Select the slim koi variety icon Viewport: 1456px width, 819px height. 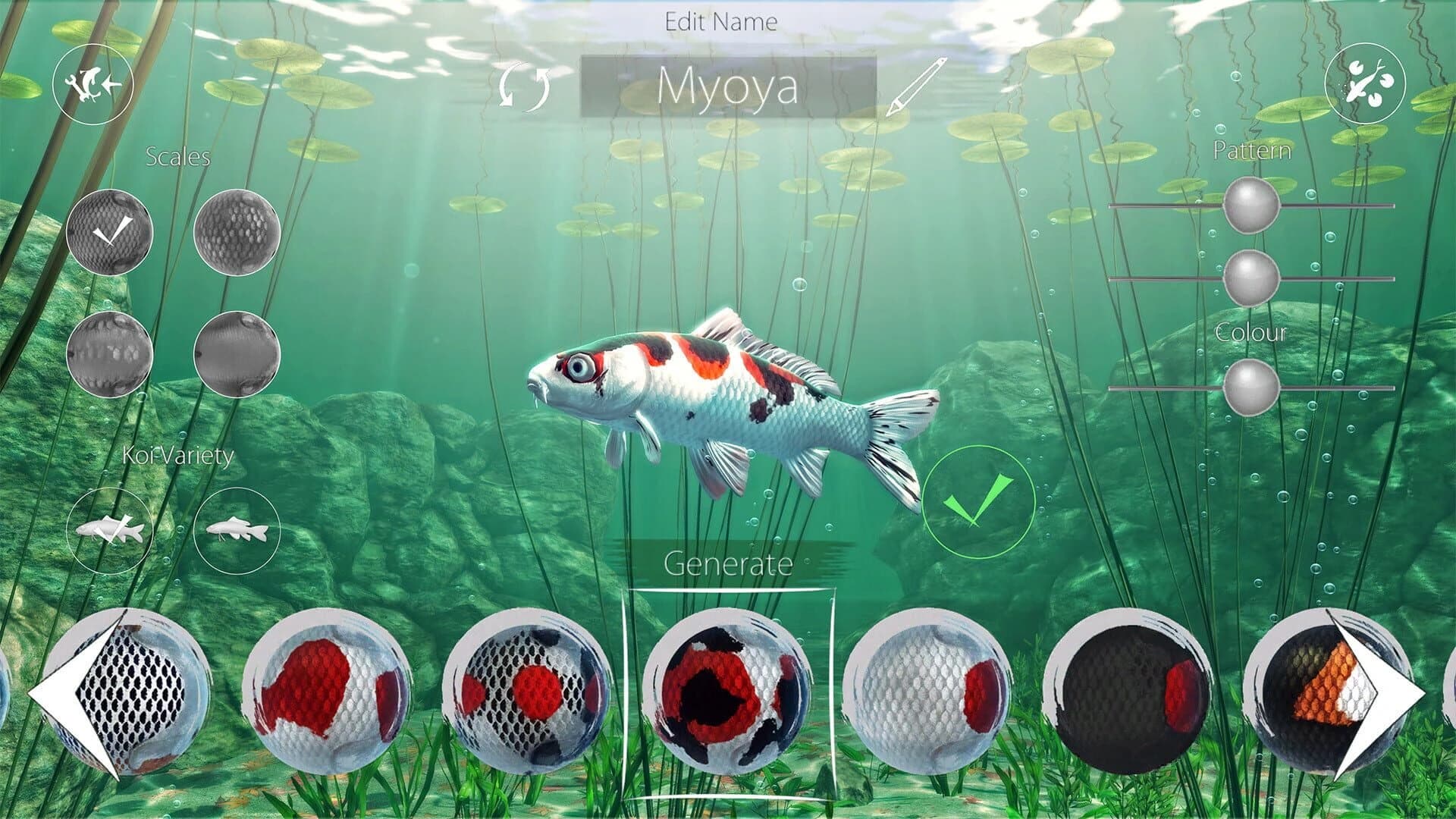point(237,531)
